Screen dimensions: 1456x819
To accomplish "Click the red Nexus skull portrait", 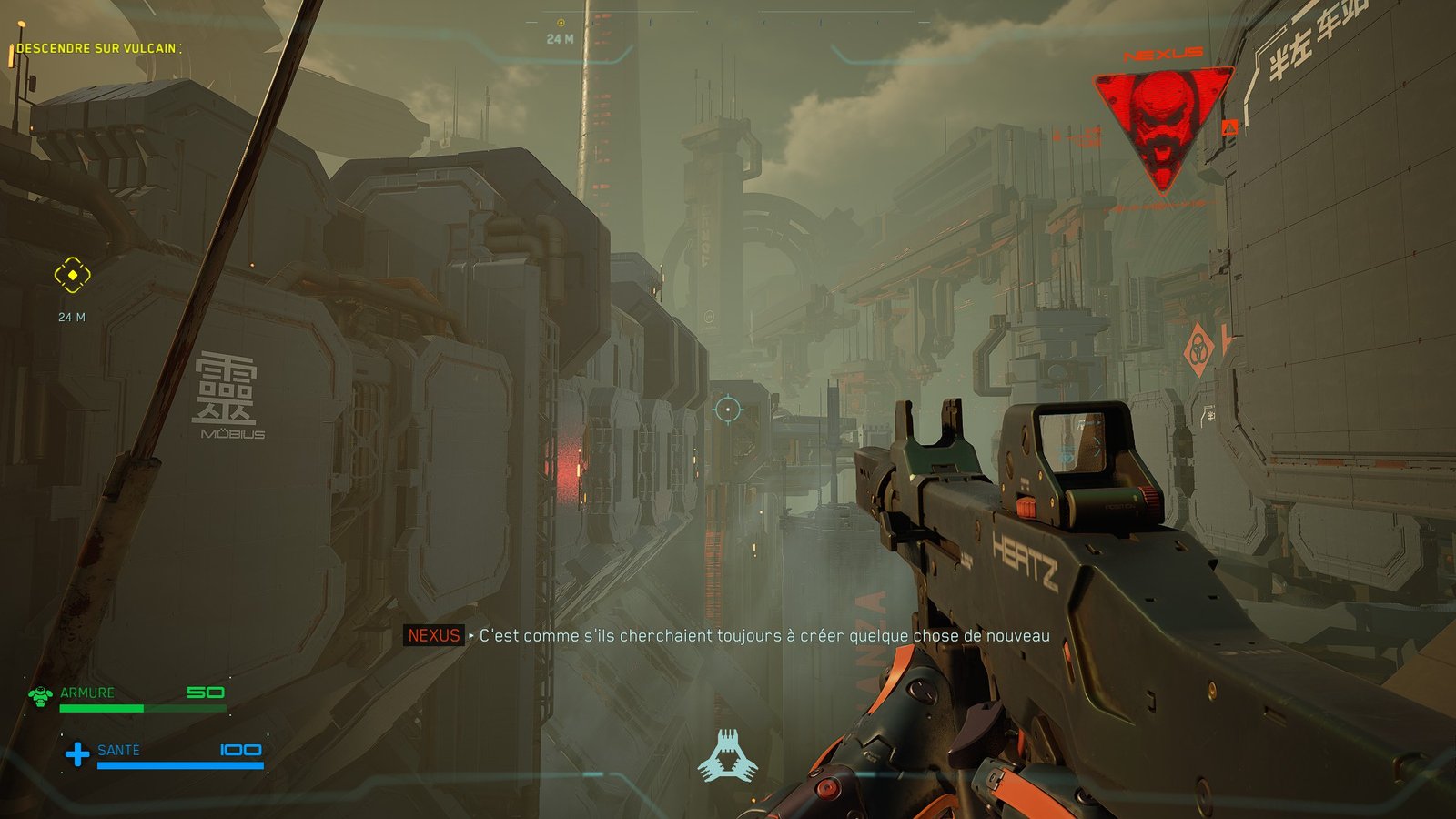I will coord(1161,125).
